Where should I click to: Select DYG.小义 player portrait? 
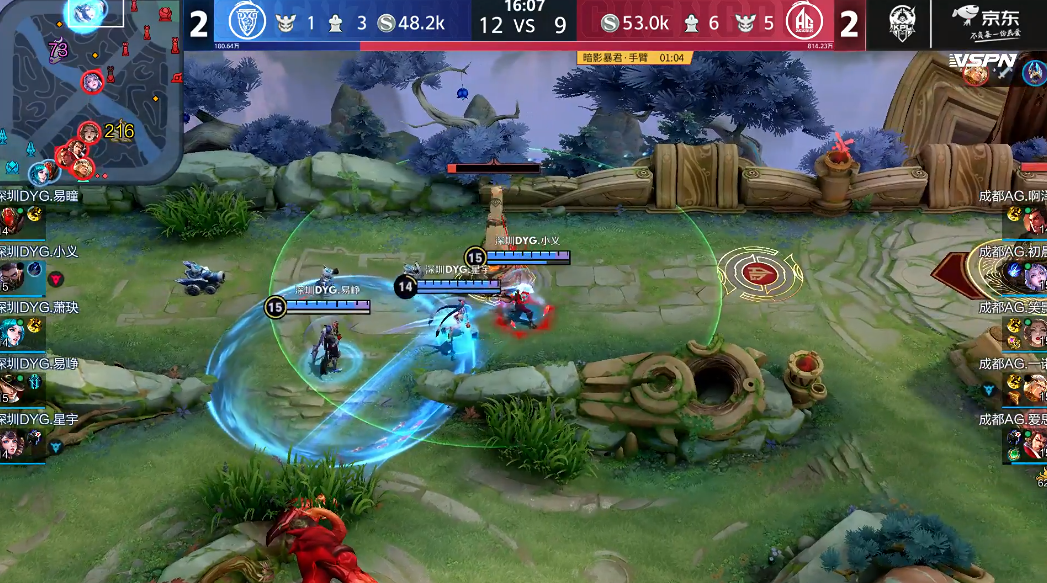coord(14,275)
